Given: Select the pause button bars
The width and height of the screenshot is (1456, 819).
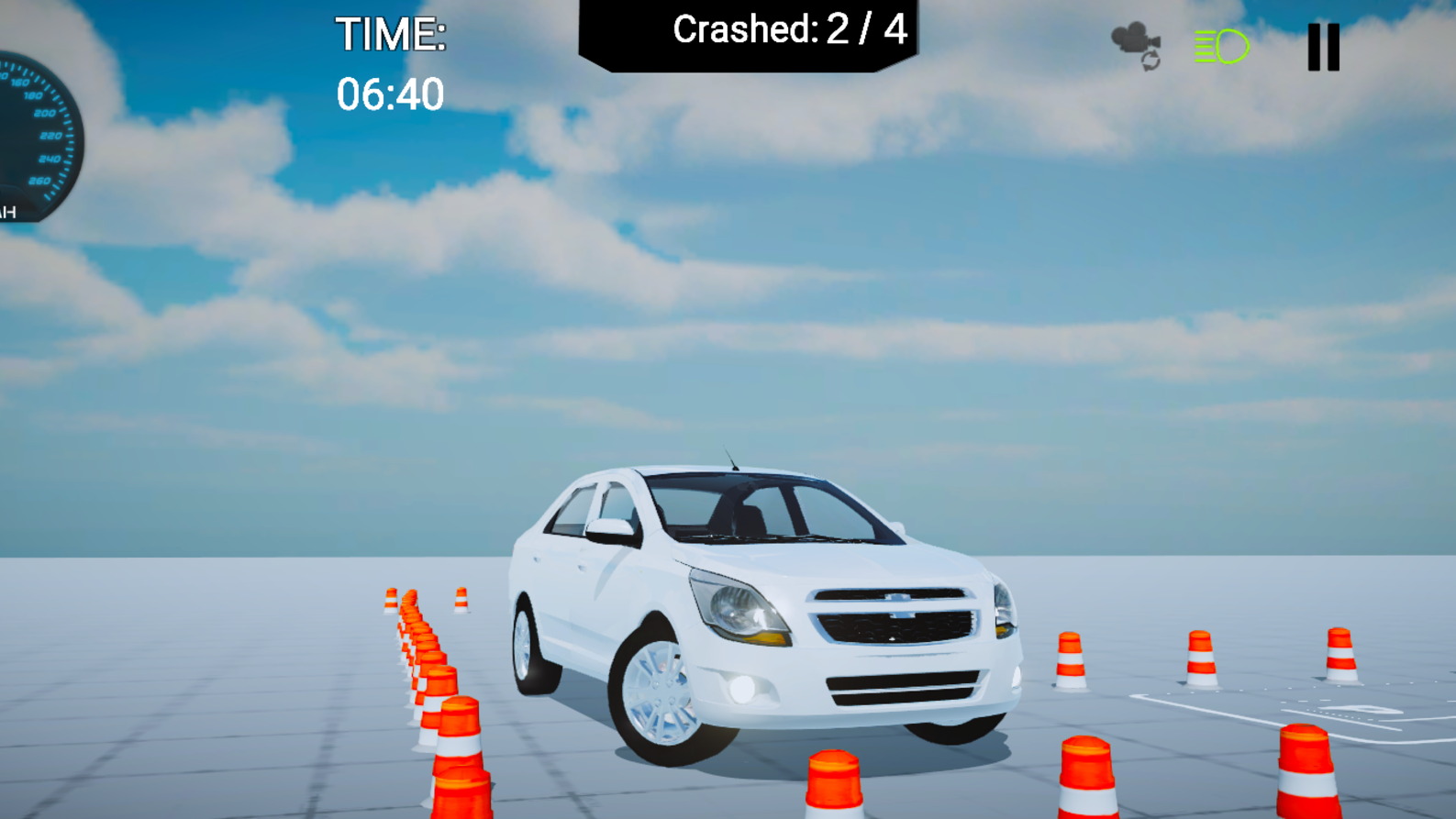Looking at the screenshot, I should pyautogui.click(x=1322, y=46).
